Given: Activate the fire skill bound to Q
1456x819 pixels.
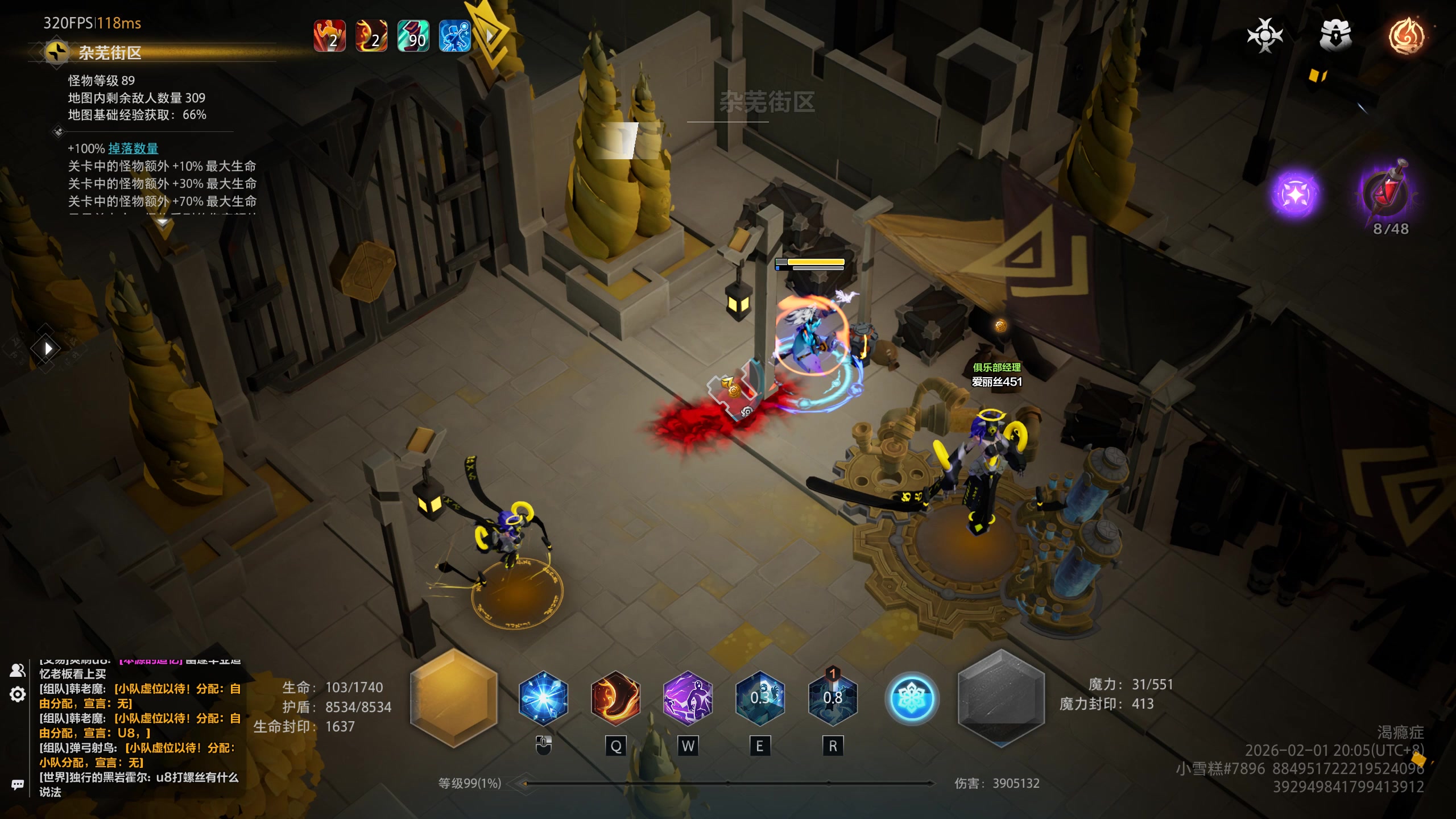Looking at the screenshot, I should (x=615, y=698).
